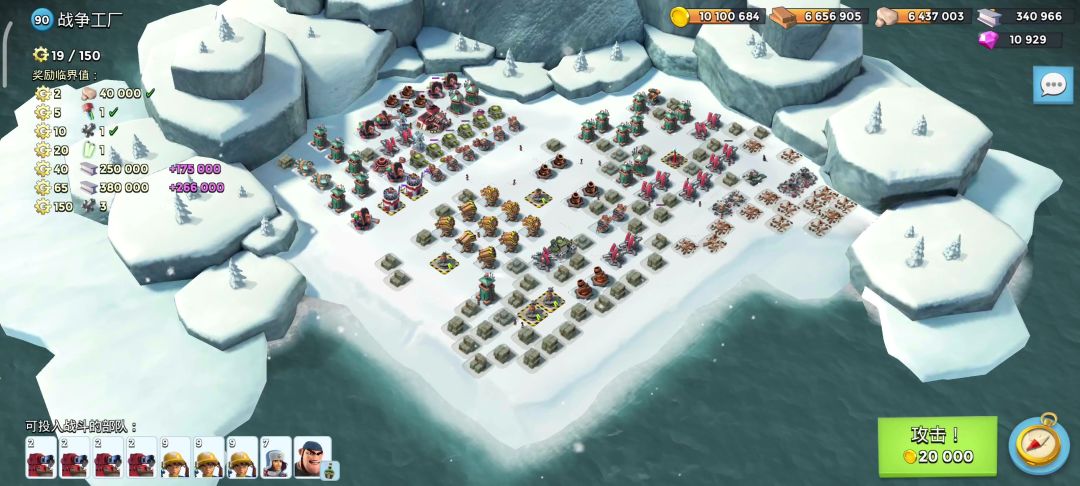Screen dimensions: 1080x486
Task: Tap the gold coin resource counter
Action: pyautogui.click(x=717, y=16)
